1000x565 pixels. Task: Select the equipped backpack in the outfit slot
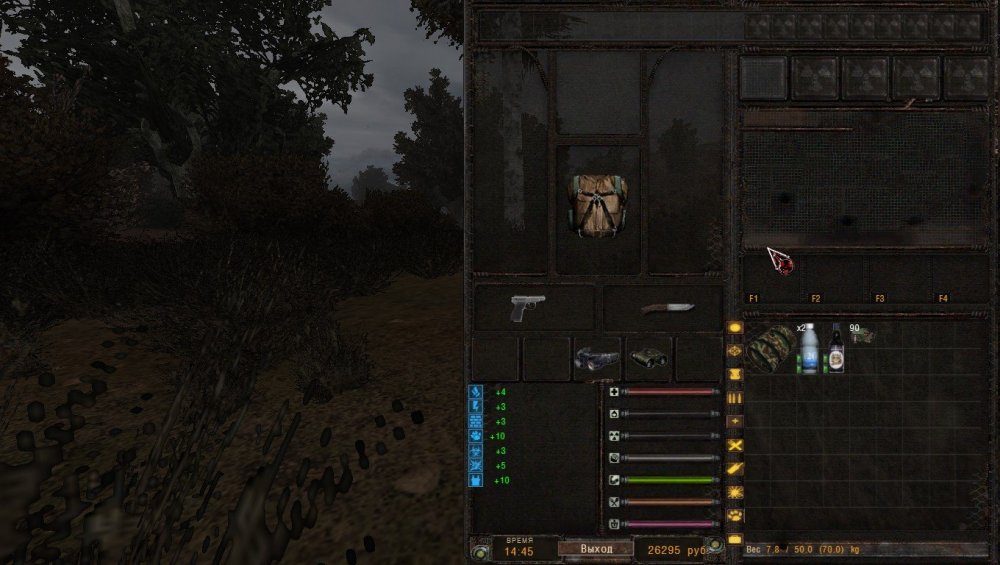click(597, 206)
